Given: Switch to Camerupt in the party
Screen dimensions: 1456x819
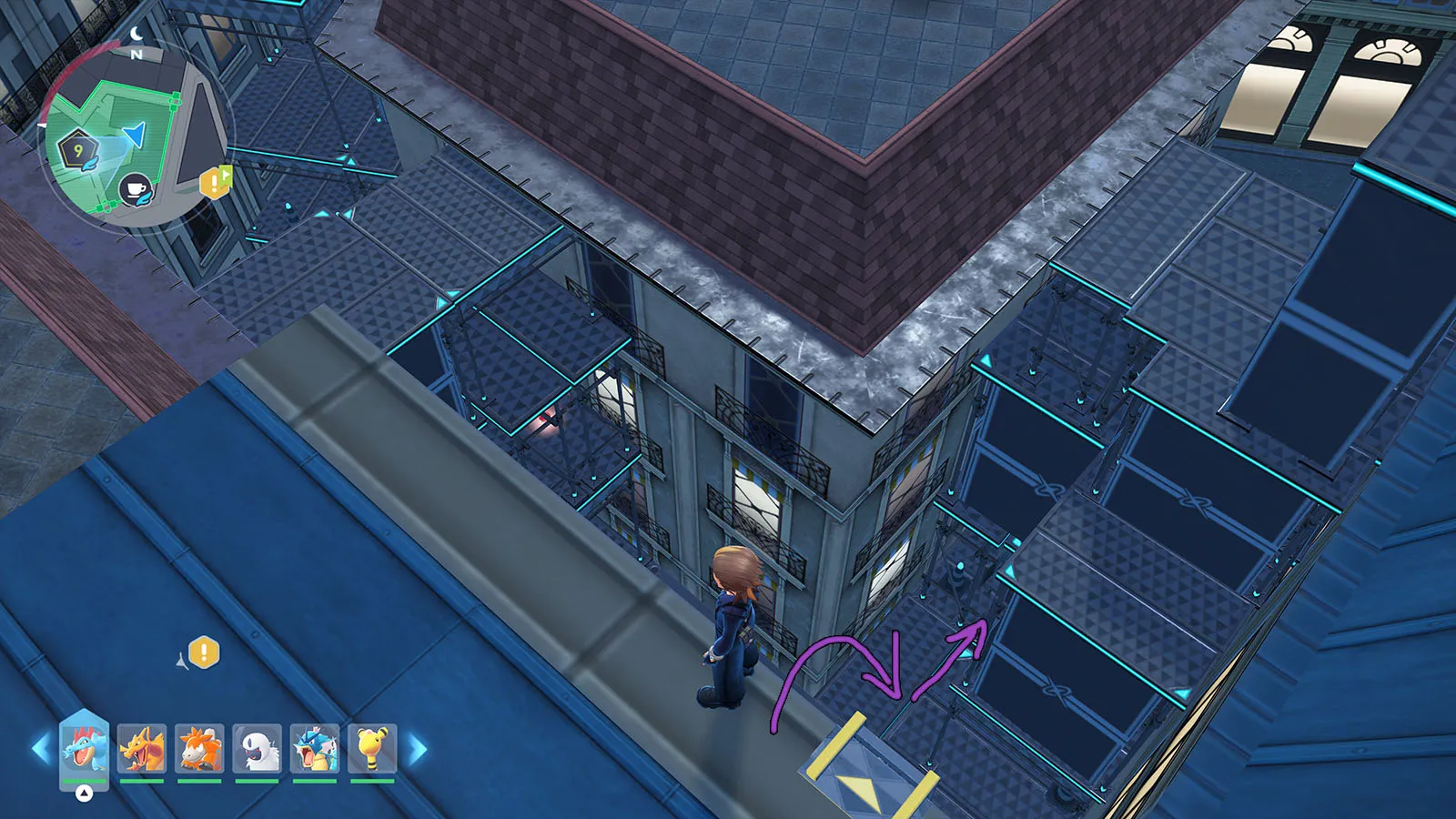Looking at the screenshot, I should coord(199,748).
